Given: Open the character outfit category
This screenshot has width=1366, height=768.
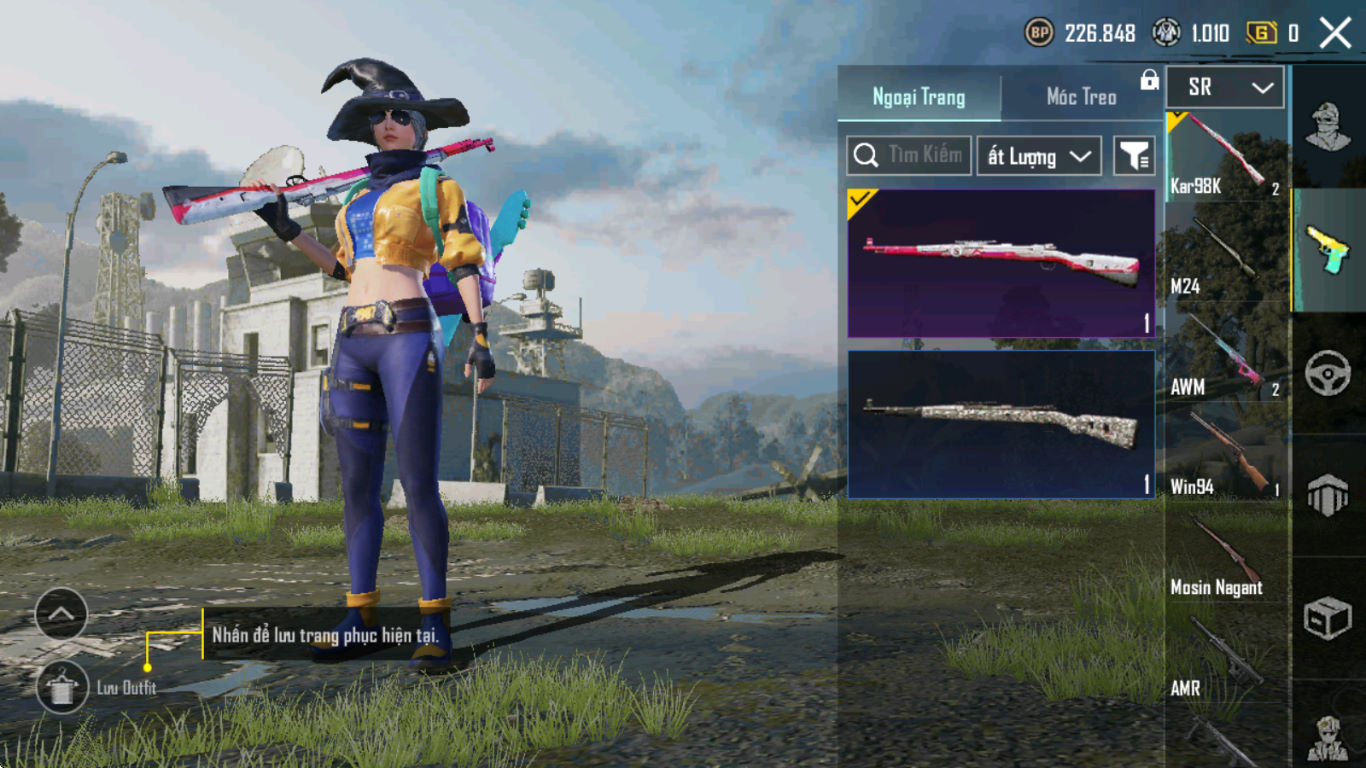Looking at the screenshot, I should 1328,126.
